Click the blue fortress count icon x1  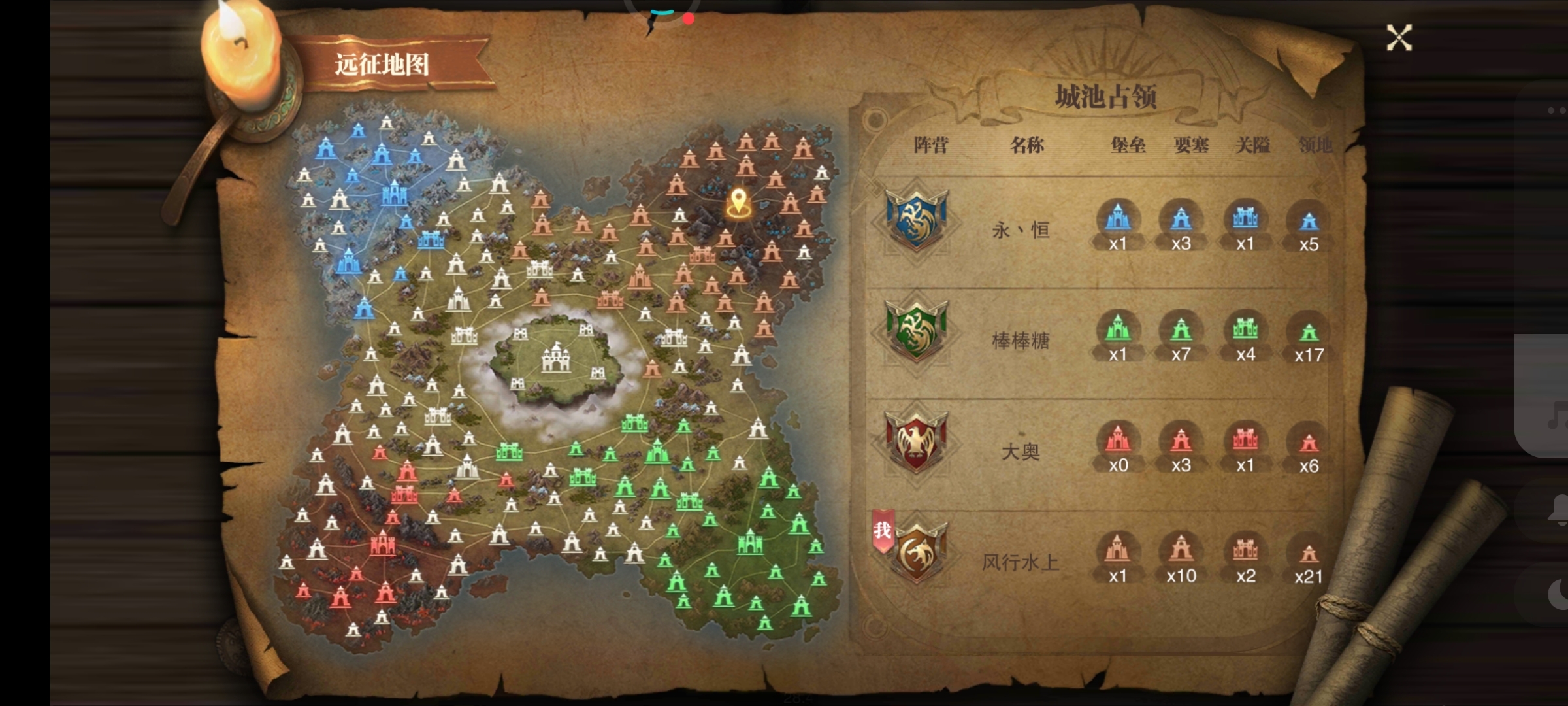pos(1118,219)
